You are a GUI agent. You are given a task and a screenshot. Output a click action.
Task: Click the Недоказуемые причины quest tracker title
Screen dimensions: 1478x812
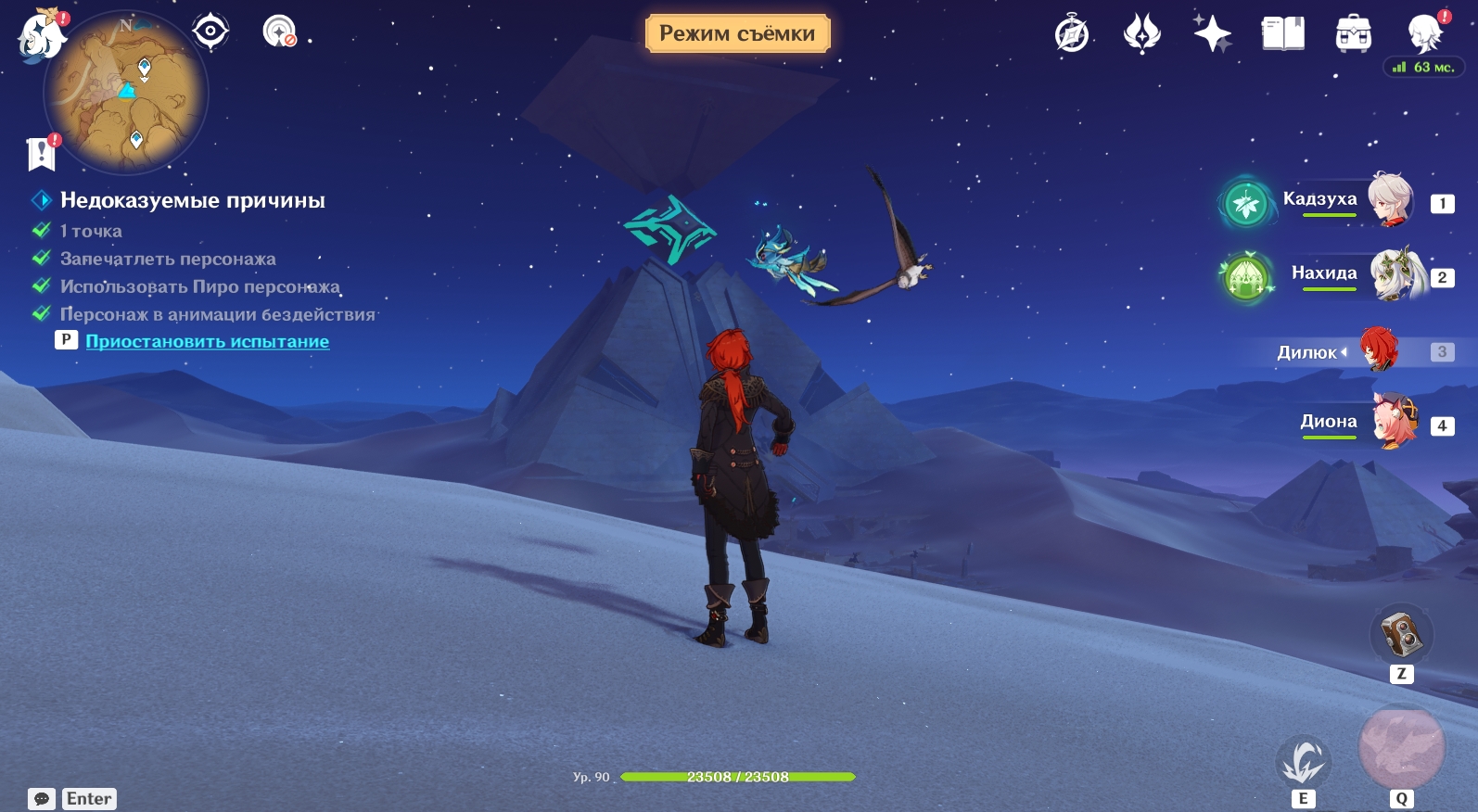[192, 200]
